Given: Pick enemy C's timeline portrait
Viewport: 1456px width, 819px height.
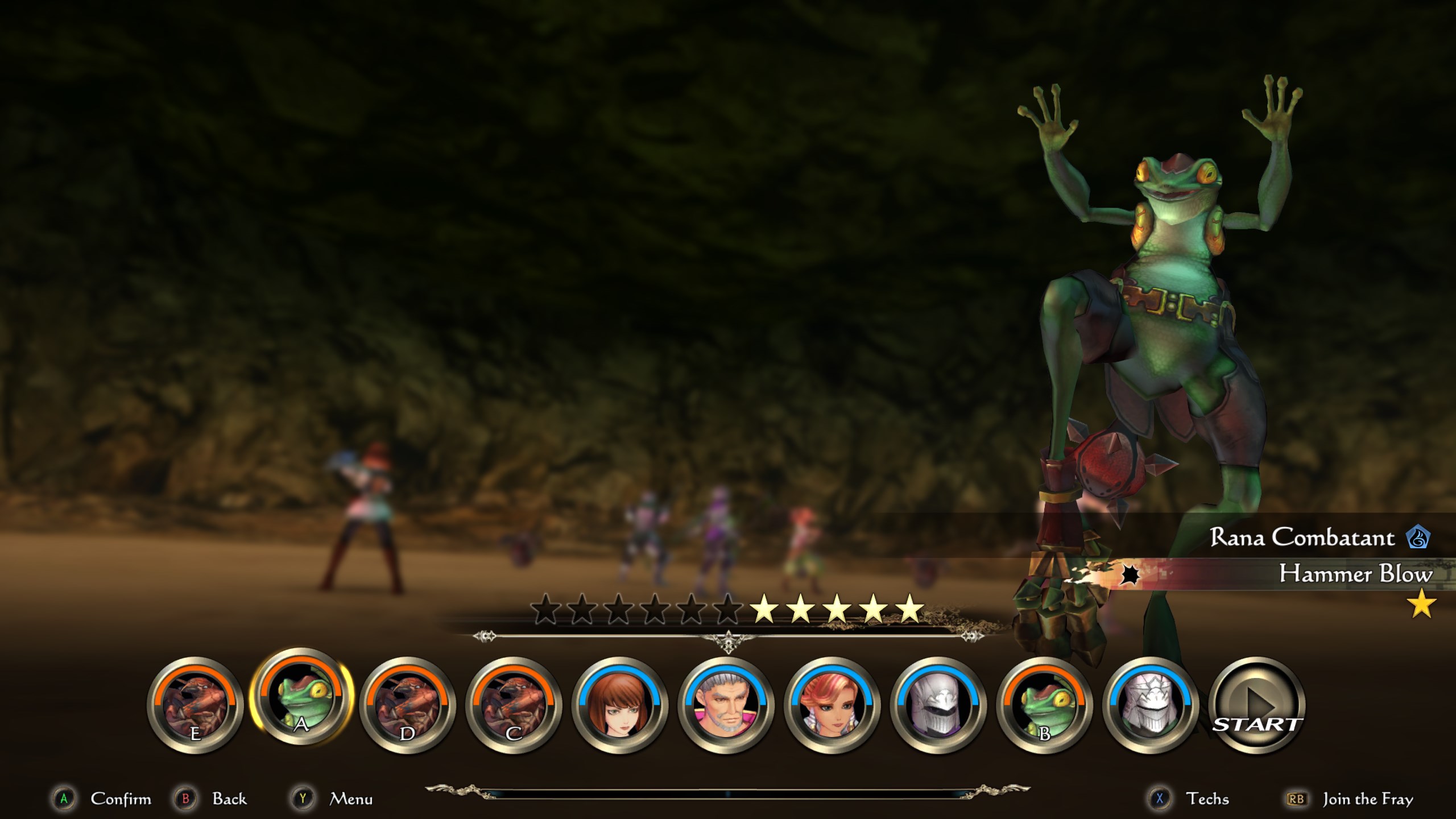Looking at the screenshot, I should (x=514, y=706).
